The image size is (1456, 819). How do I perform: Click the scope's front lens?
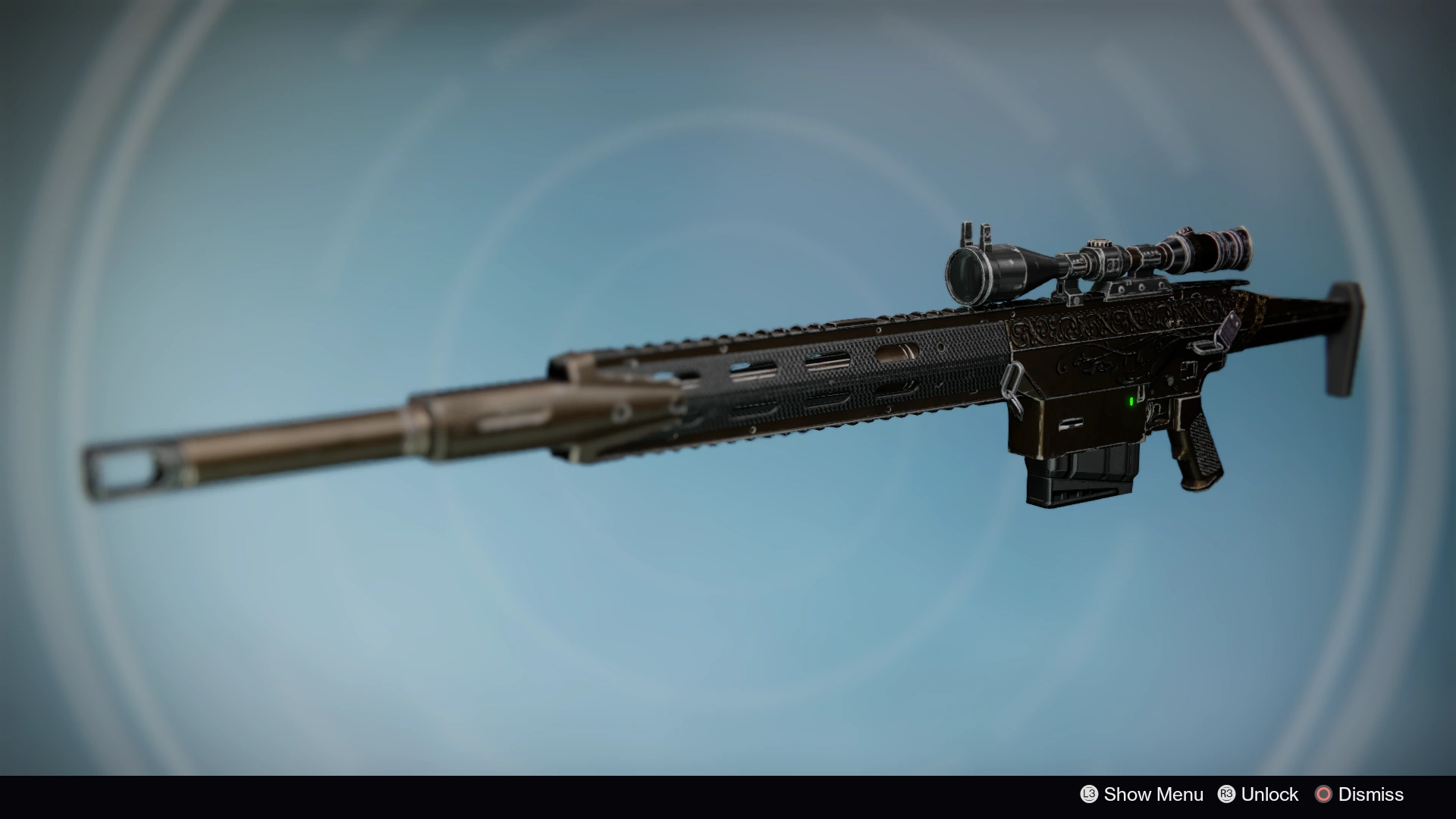click(963, 271)
